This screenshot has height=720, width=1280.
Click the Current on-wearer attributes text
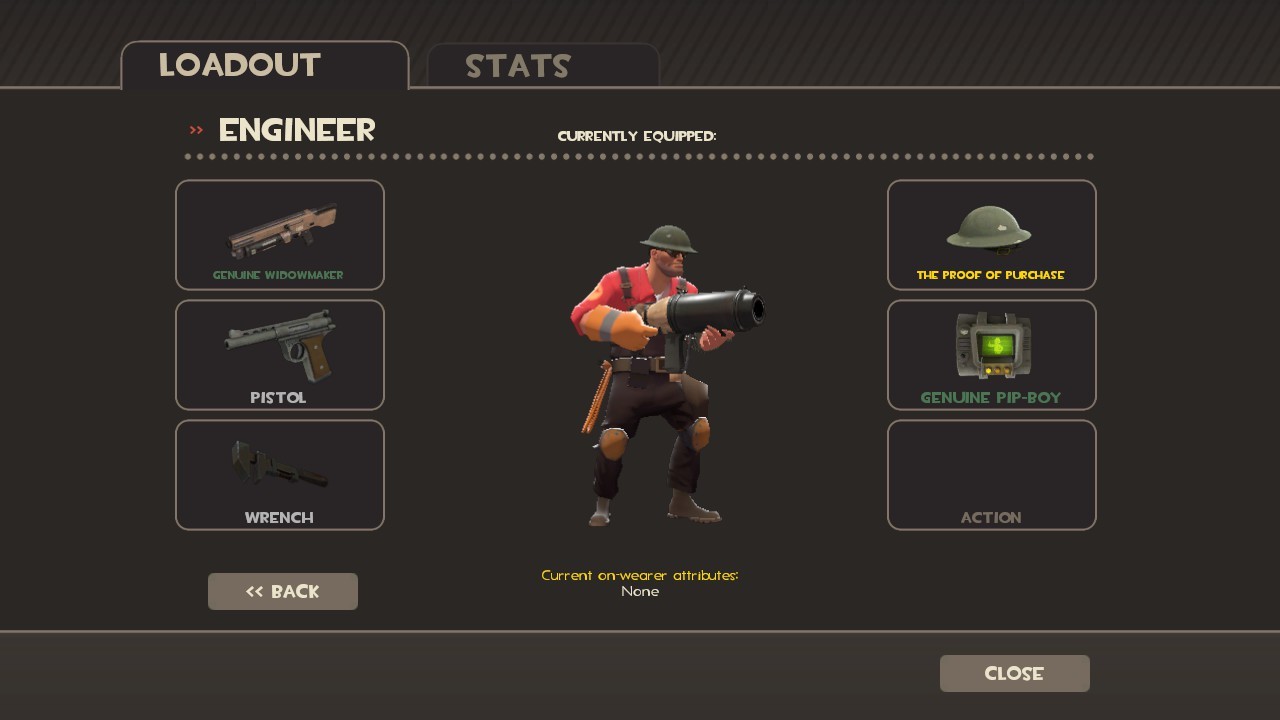click(x=639, y=576)
